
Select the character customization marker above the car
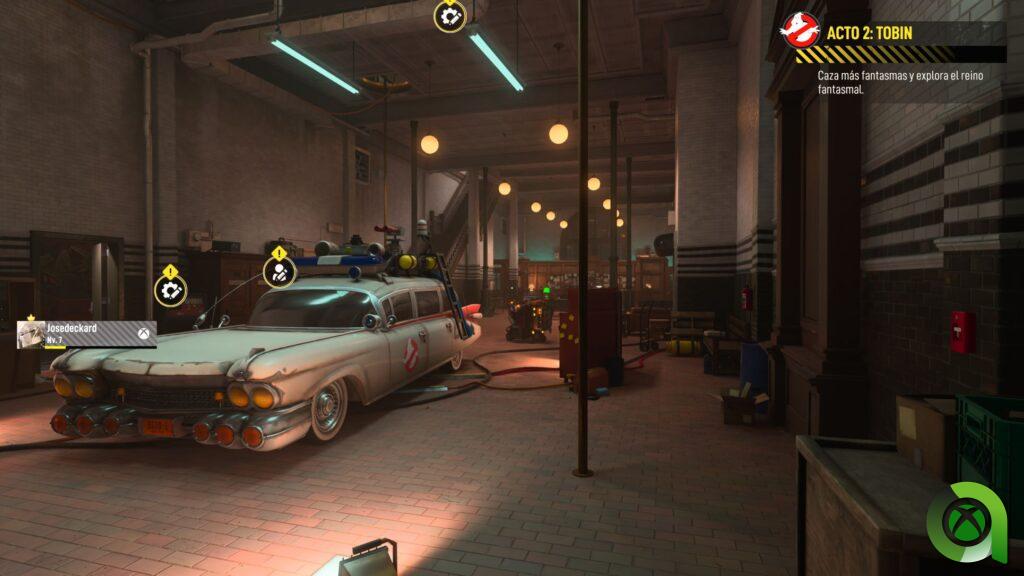(x=279, y=271)
